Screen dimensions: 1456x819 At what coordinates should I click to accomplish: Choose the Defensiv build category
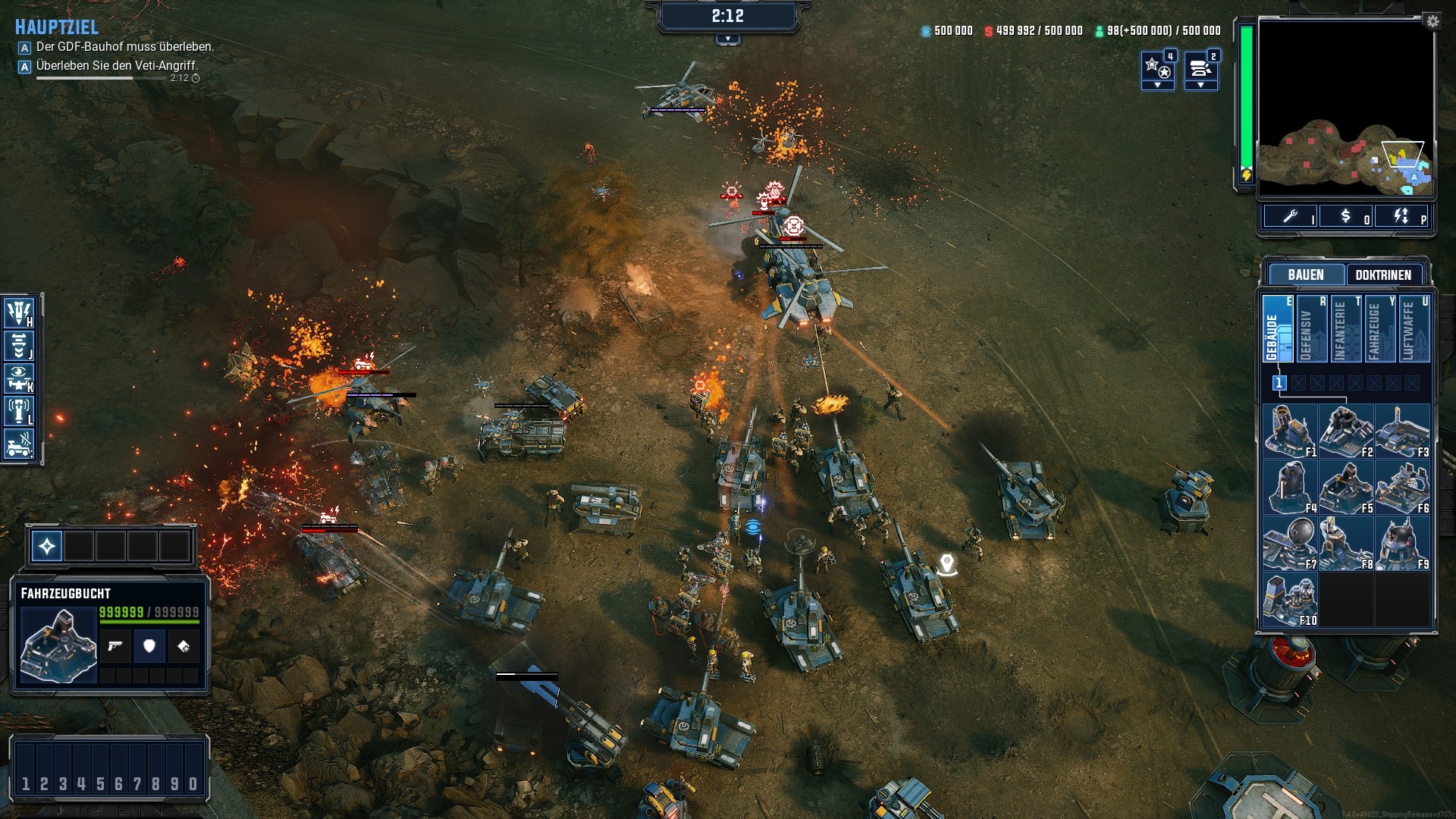click(x=1311, y=329)
